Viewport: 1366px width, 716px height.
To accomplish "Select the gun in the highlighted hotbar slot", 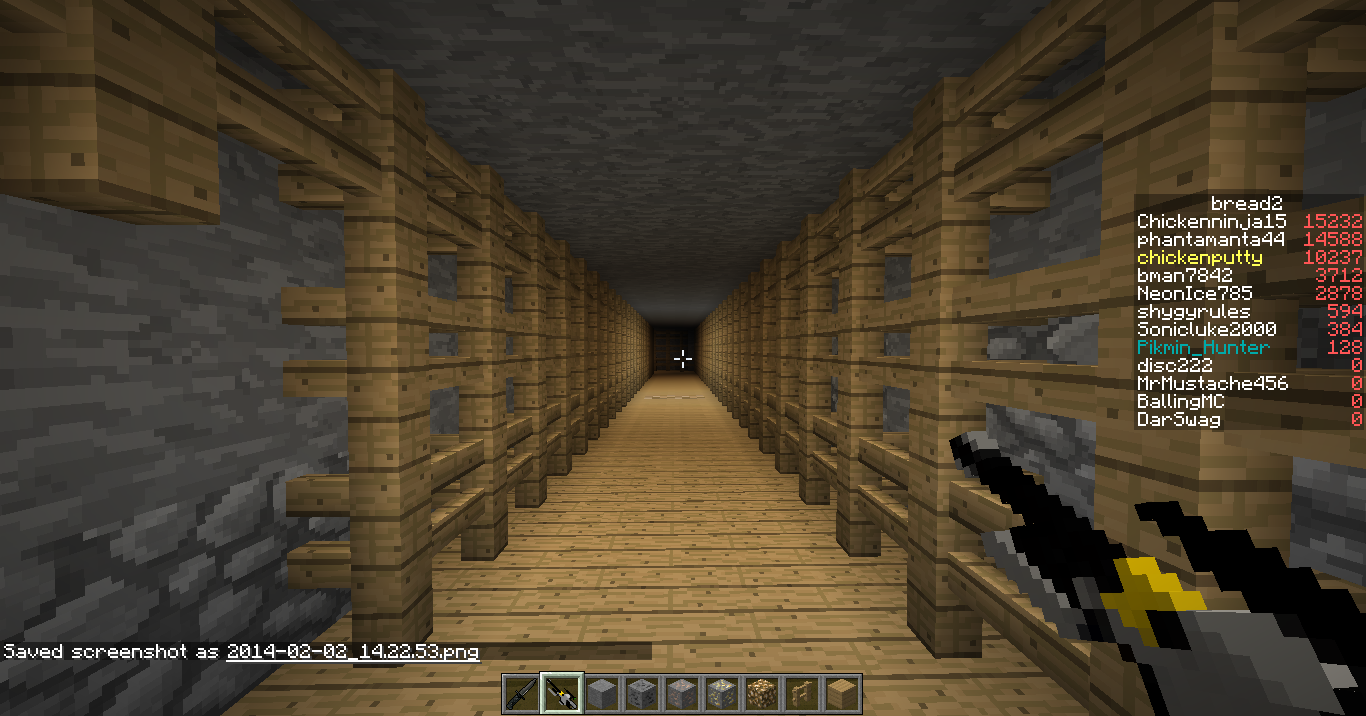I will 561,693.
